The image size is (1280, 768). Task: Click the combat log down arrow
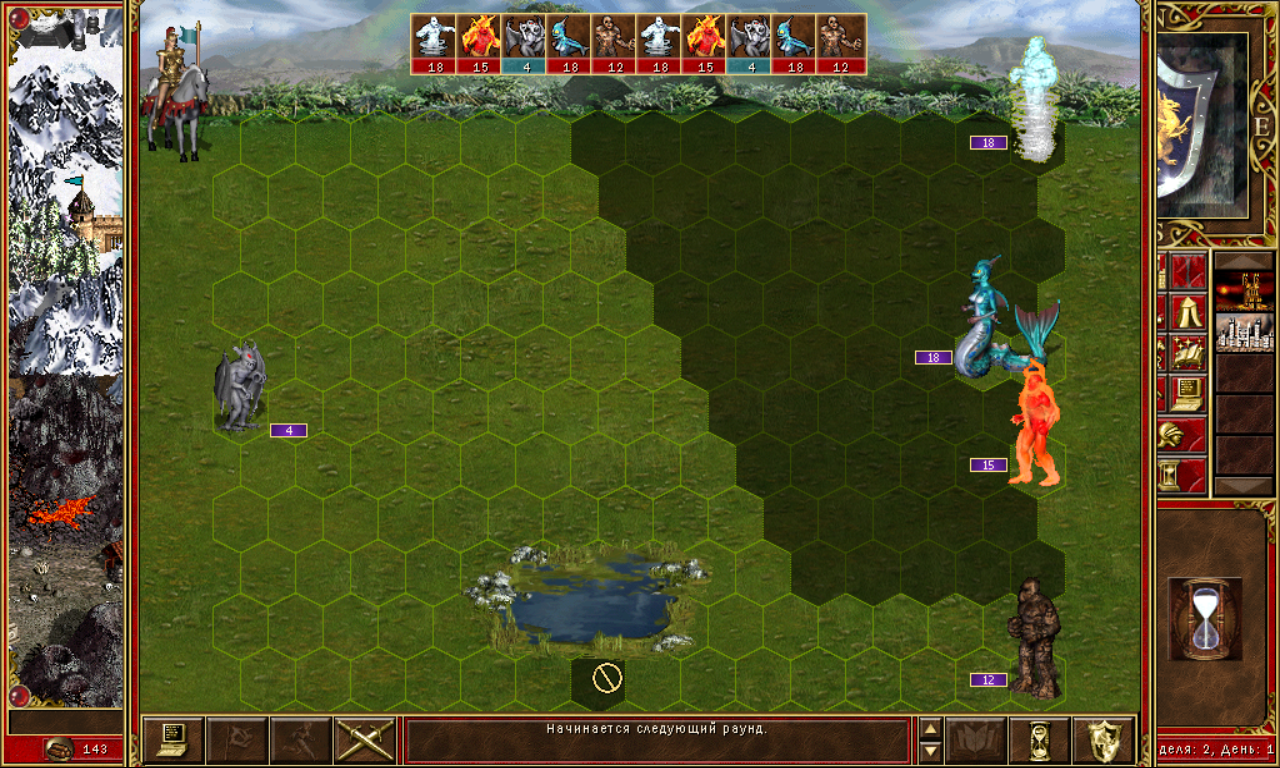point(930,750)
